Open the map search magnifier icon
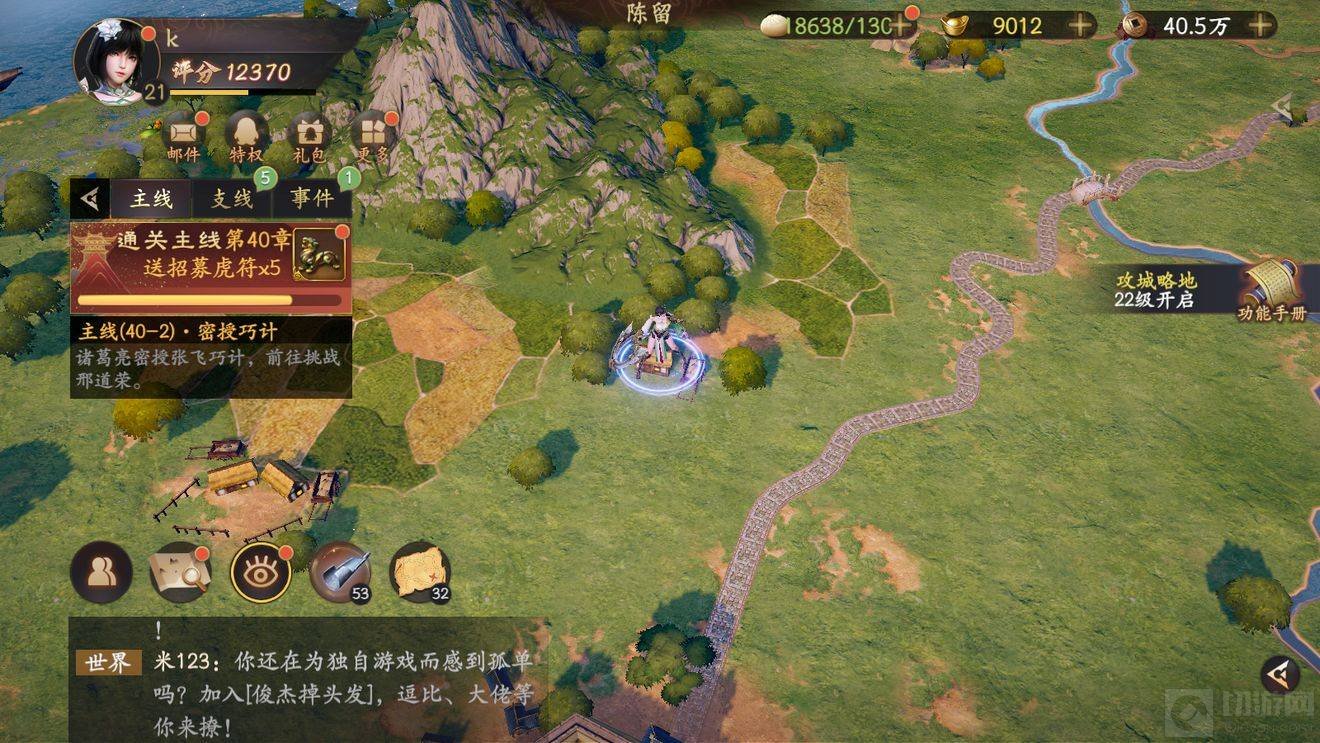Viewport: 1320px width, 743px height. [180, 571]
